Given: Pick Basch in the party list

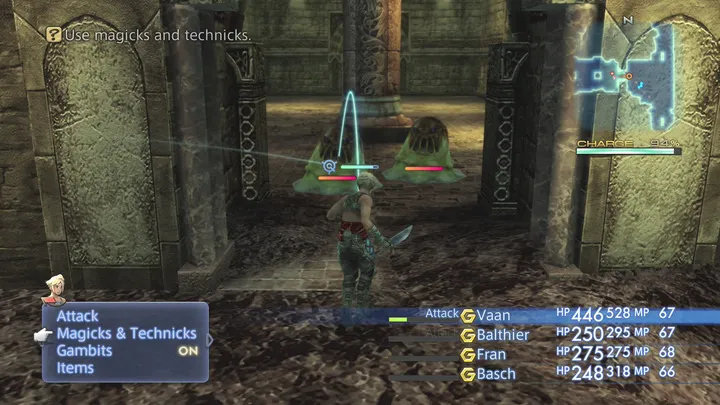Looking at the screenshot, I should (x=496, y=374).
